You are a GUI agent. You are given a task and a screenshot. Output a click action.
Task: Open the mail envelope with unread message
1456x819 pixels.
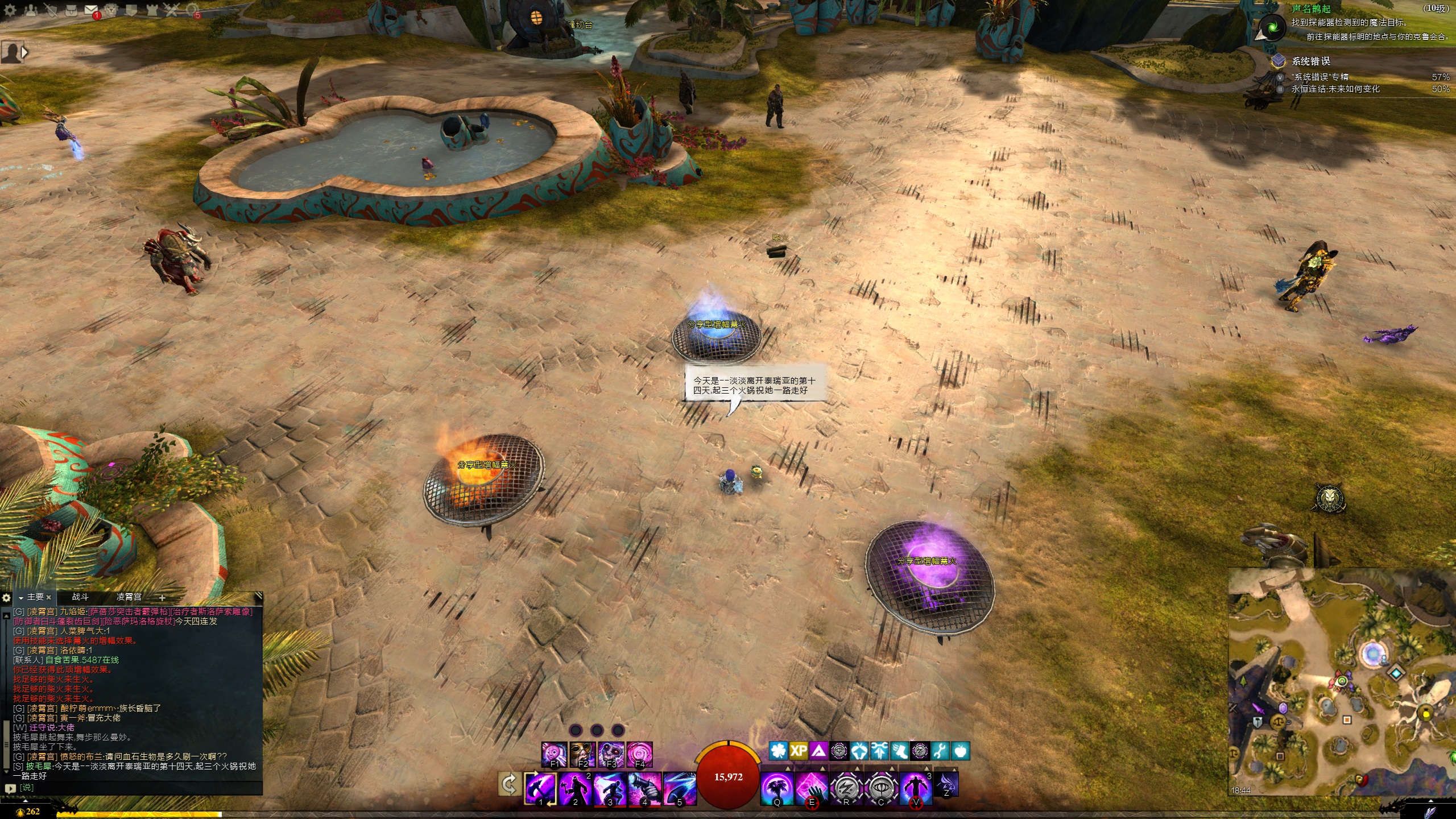coord(91,10)
